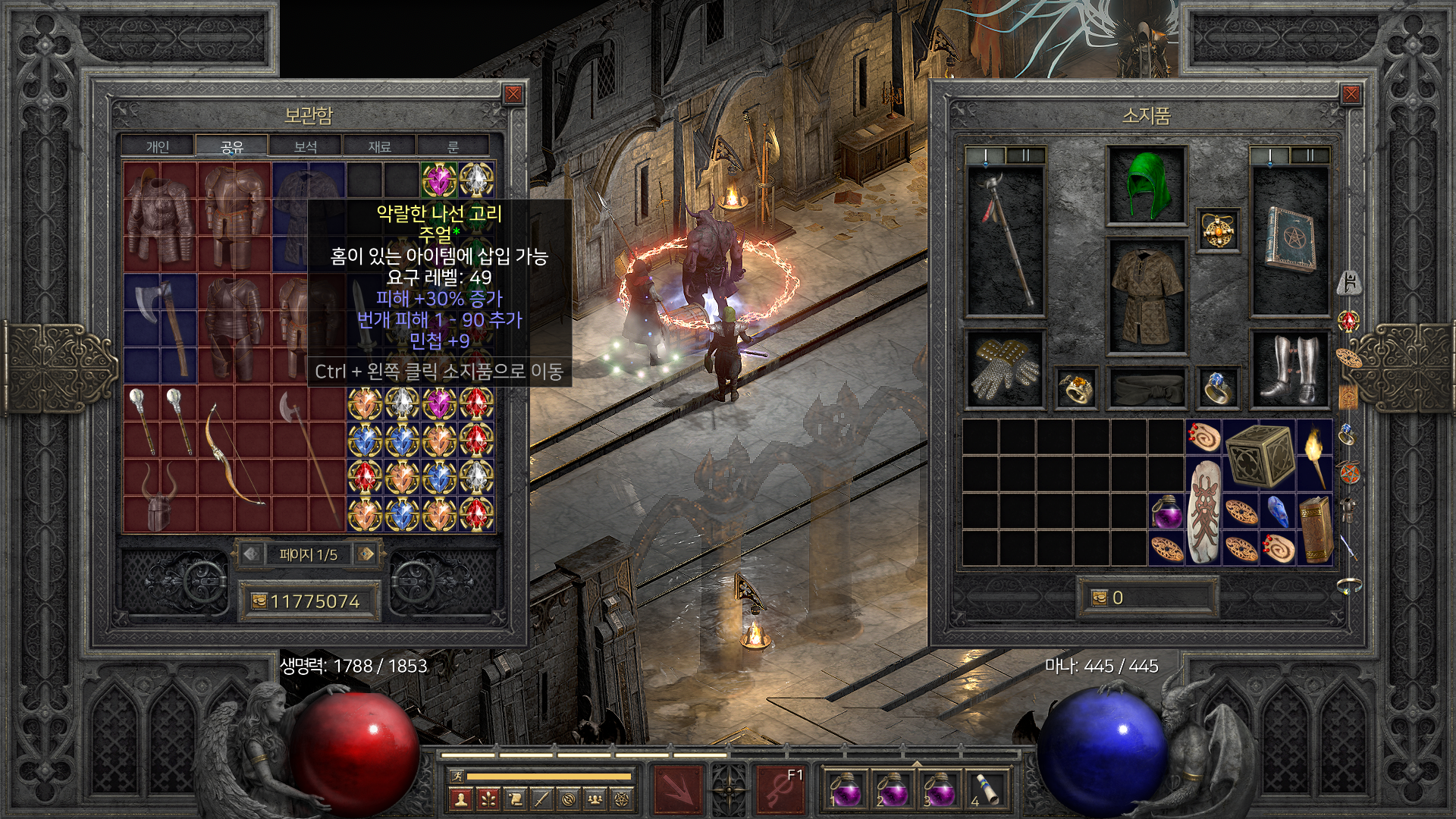Pick the equipped metal boots
Screen dimensions: 1456x819
pyautogui.click(x=1289, y=369)
